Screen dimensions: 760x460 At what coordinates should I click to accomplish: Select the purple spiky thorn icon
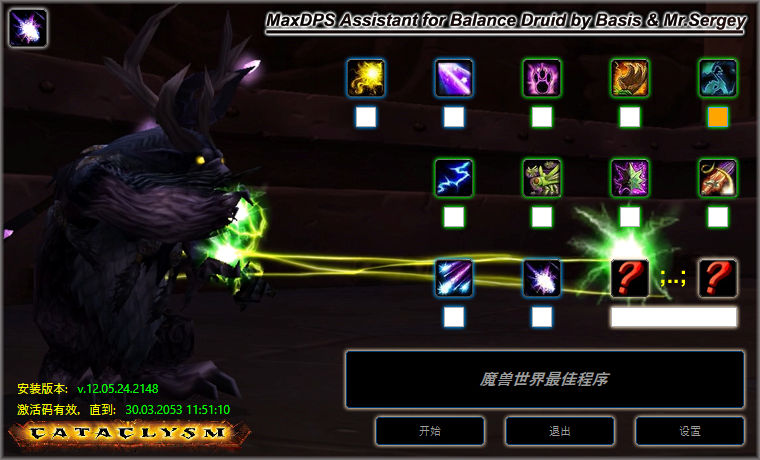[630, 178]
